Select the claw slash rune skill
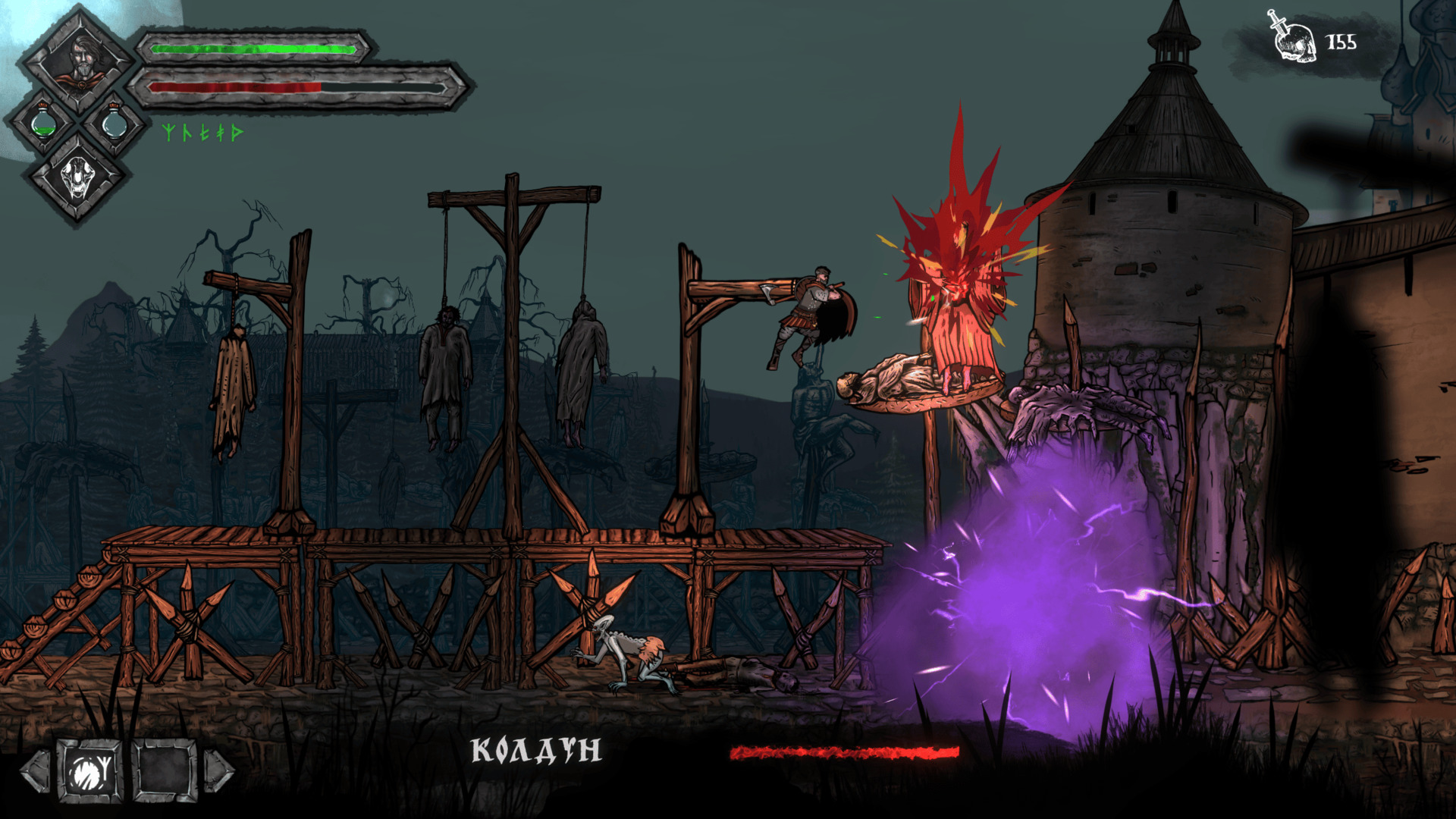Image resolution: width=1456 pixels, height=819 pixels. tap(90, 771)
